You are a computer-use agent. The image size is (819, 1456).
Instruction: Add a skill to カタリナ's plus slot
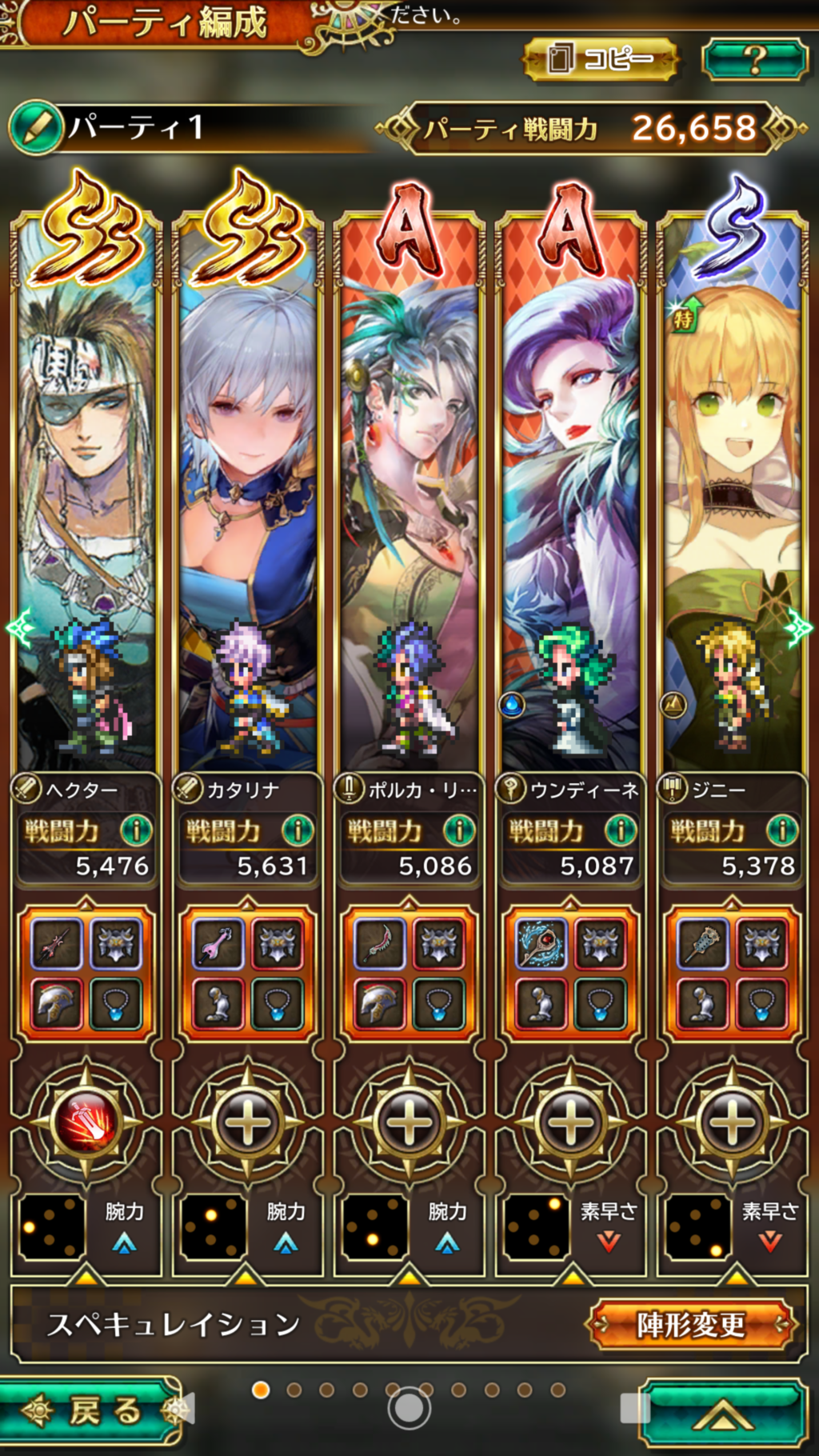pyautogui.click(x=248, y=1122)
